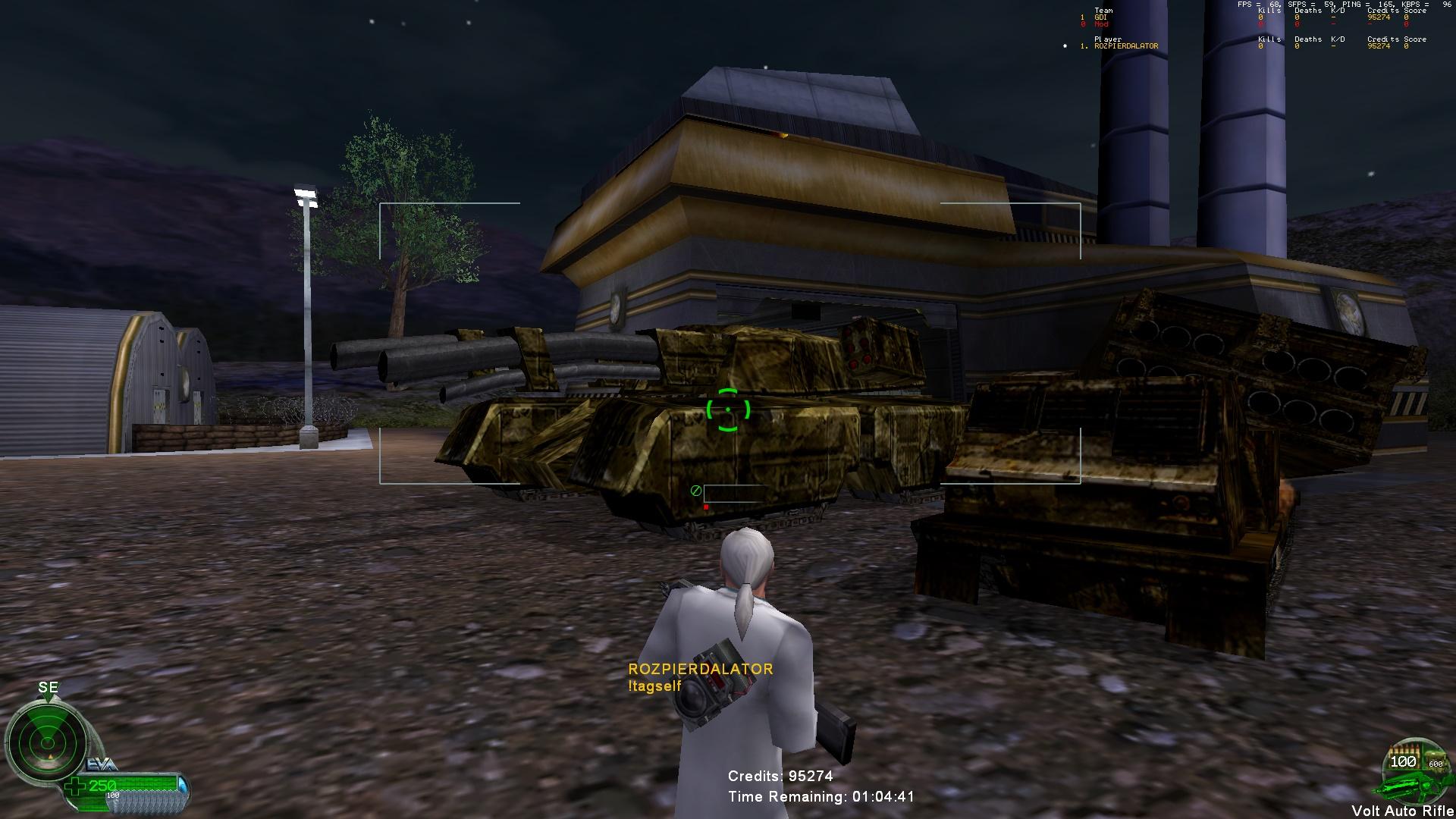Choose the Nod team row on the scoreboard
This screenshot has width=1456, height=819.
pyautogui.click(x=1101, y=24)
